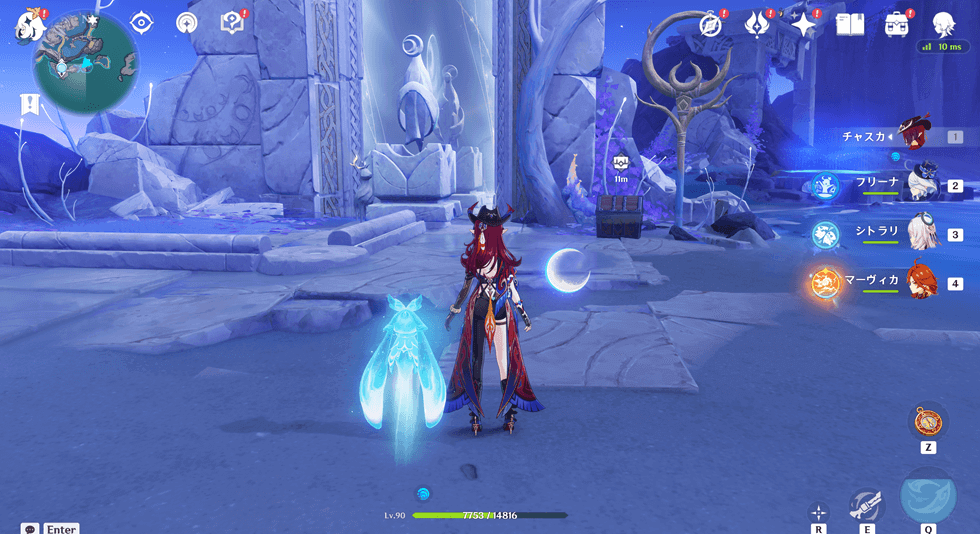Open the four-point star wish icon
This screenshot has height=534, width=980.
[x=804, y=25]
